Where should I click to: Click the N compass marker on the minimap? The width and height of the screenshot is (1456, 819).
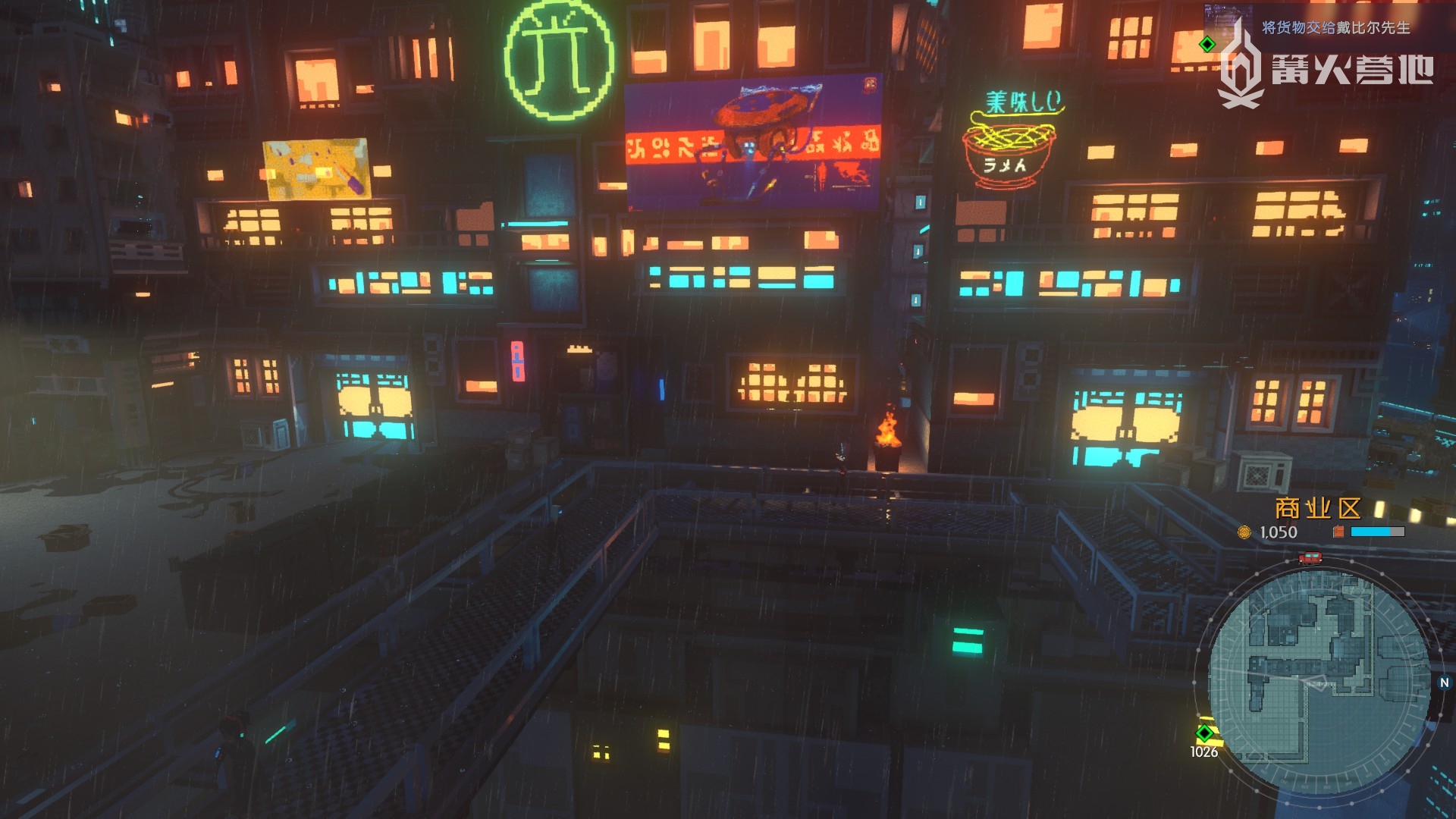(1444, 682)
